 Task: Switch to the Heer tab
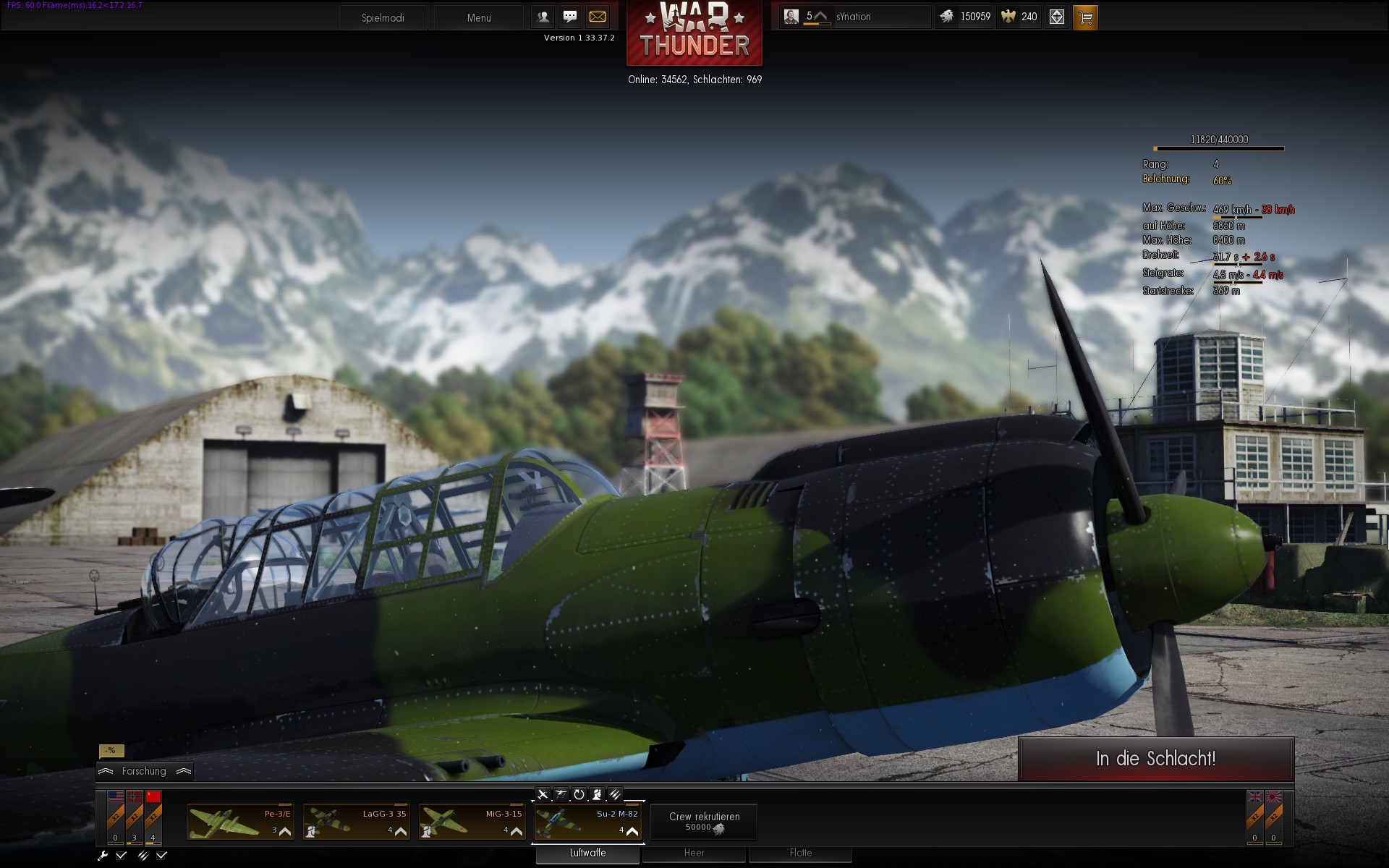(x=694, y=854)
